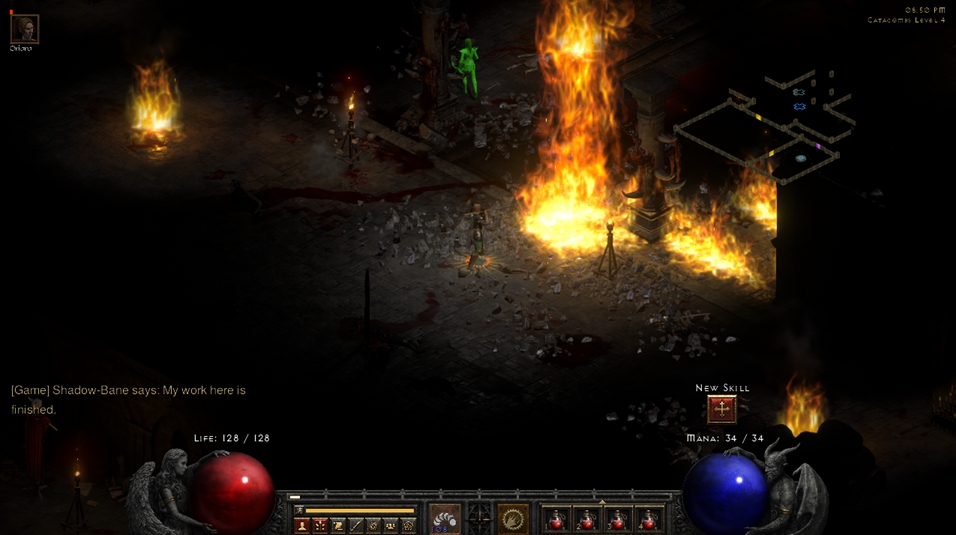
Task: Open the rightmost gear icon in the mini panel
Action: pyautogui.click(x=408, y=525)
